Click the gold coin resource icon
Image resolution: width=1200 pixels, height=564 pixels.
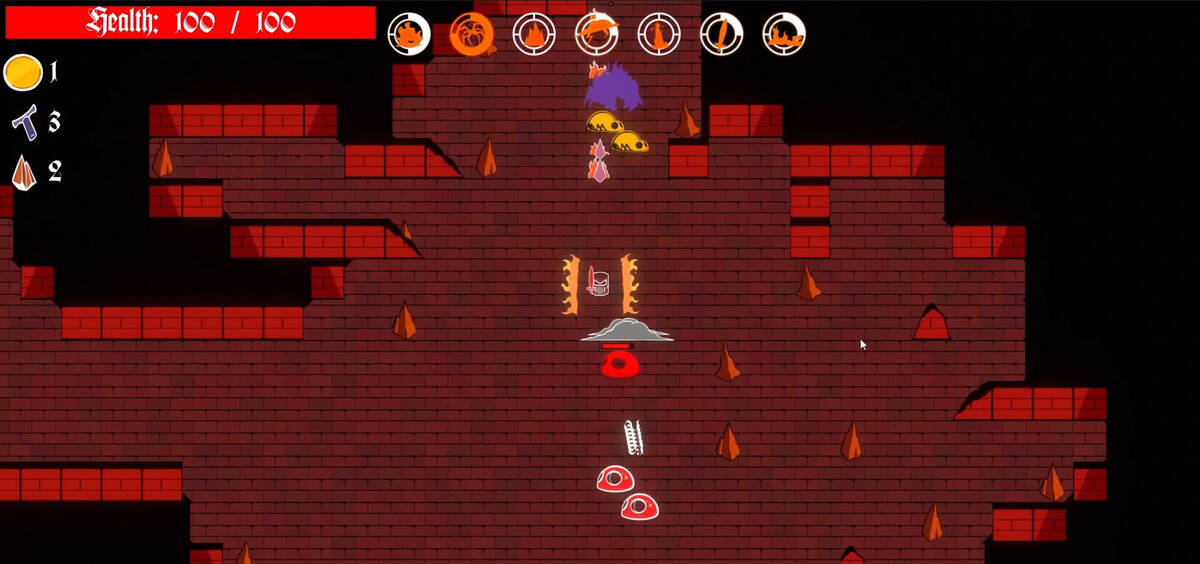click(x=23, y=72)
